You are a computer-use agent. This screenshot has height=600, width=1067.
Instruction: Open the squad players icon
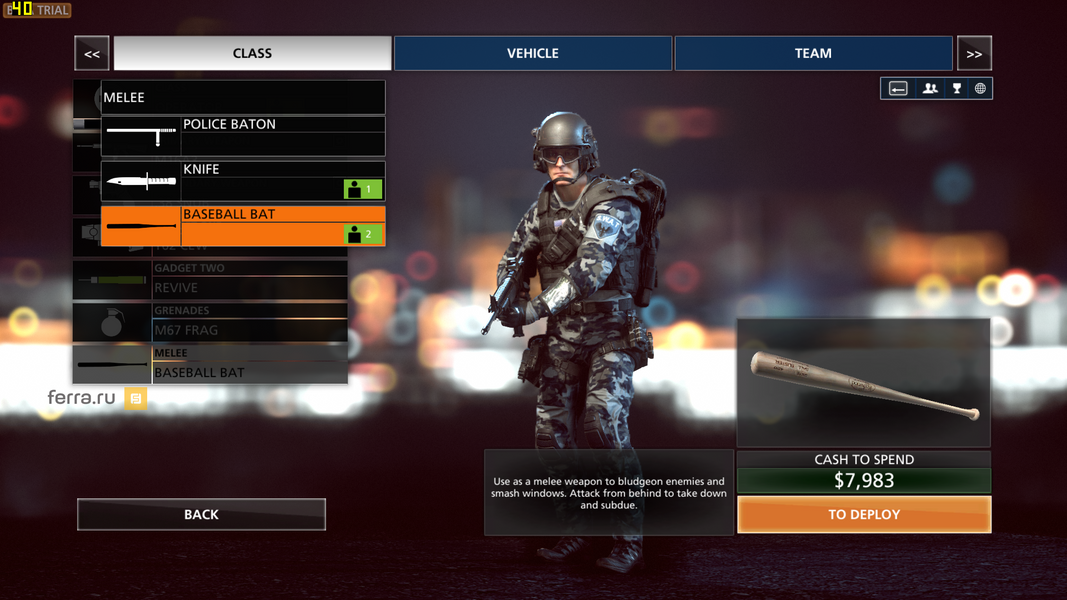[930, 89]
